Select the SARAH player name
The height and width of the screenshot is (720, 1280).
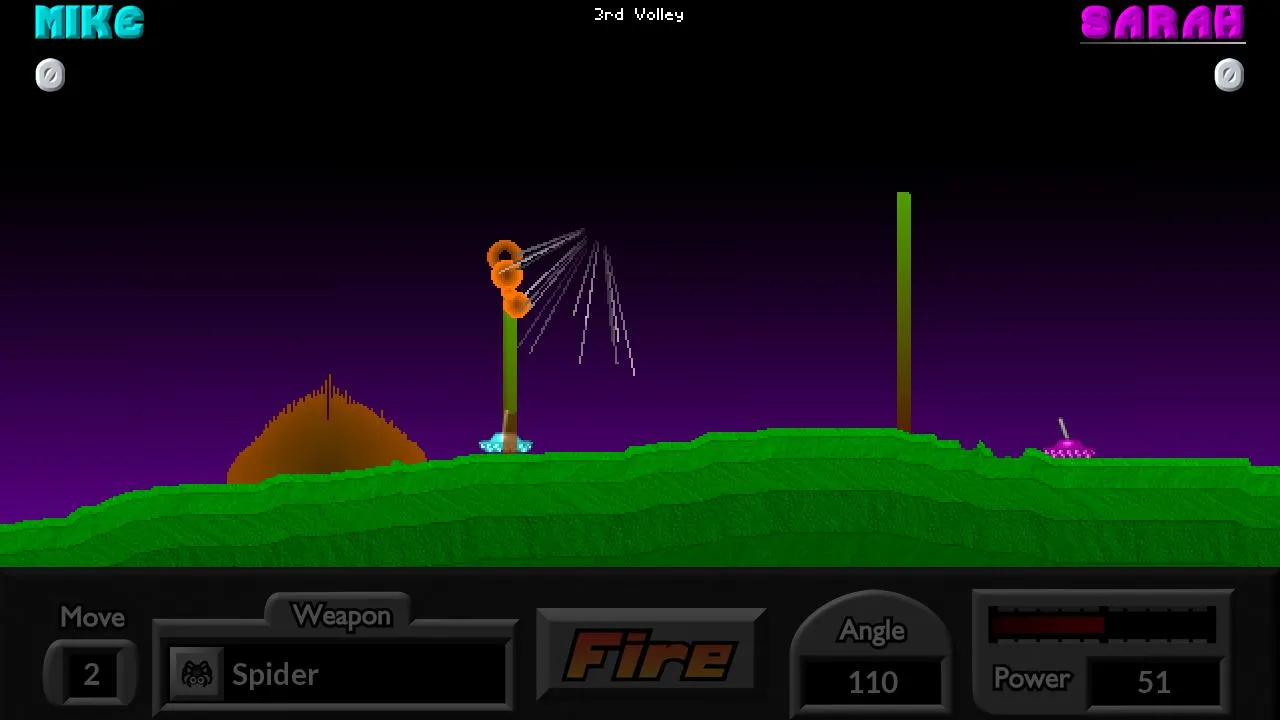[1163, 23]
